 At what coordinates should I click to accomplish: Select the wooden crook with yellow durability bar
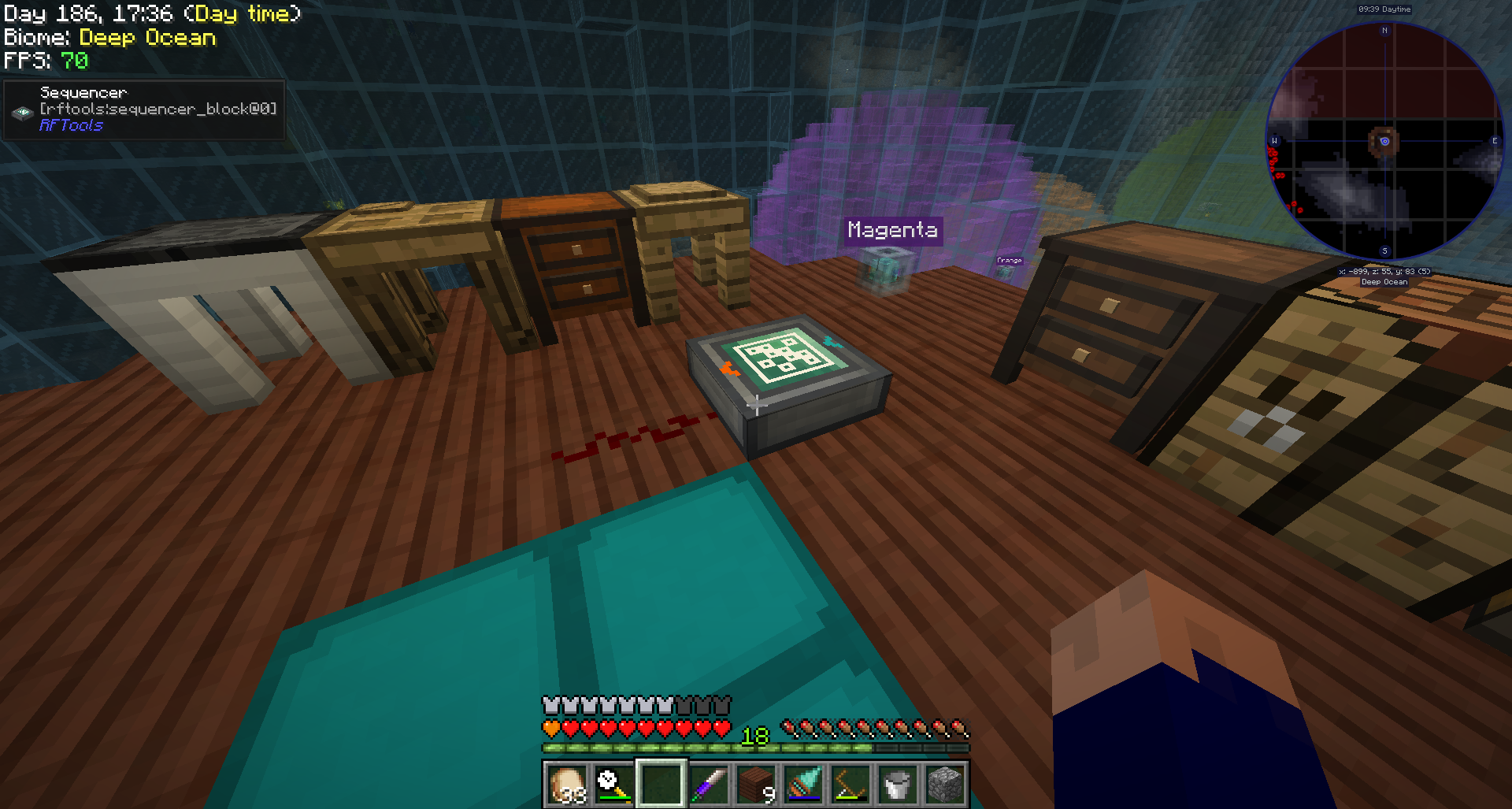pyautogui.click(x=849, y=784)
